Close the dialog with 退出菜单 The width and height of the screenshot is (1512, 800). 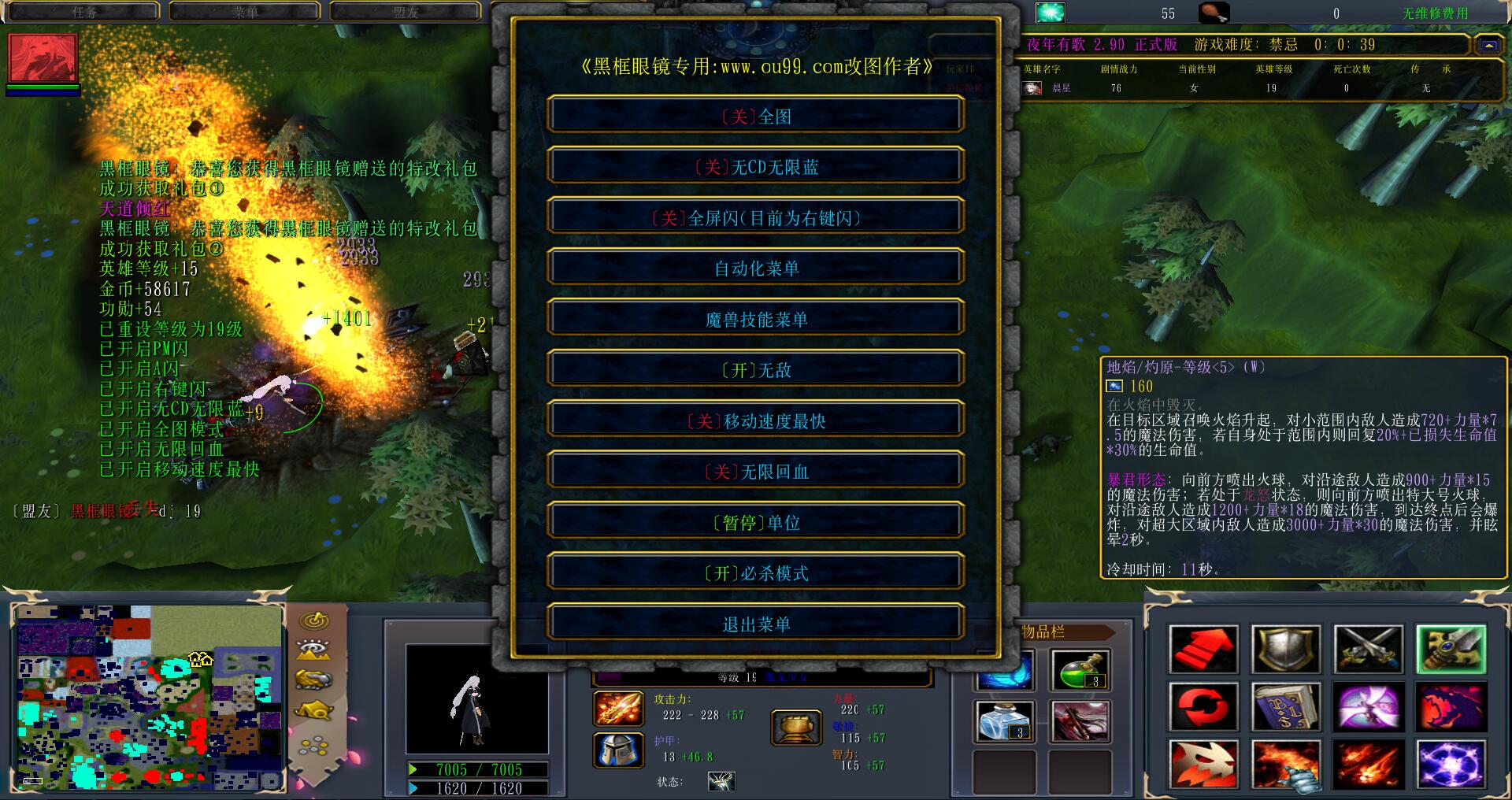756,624
